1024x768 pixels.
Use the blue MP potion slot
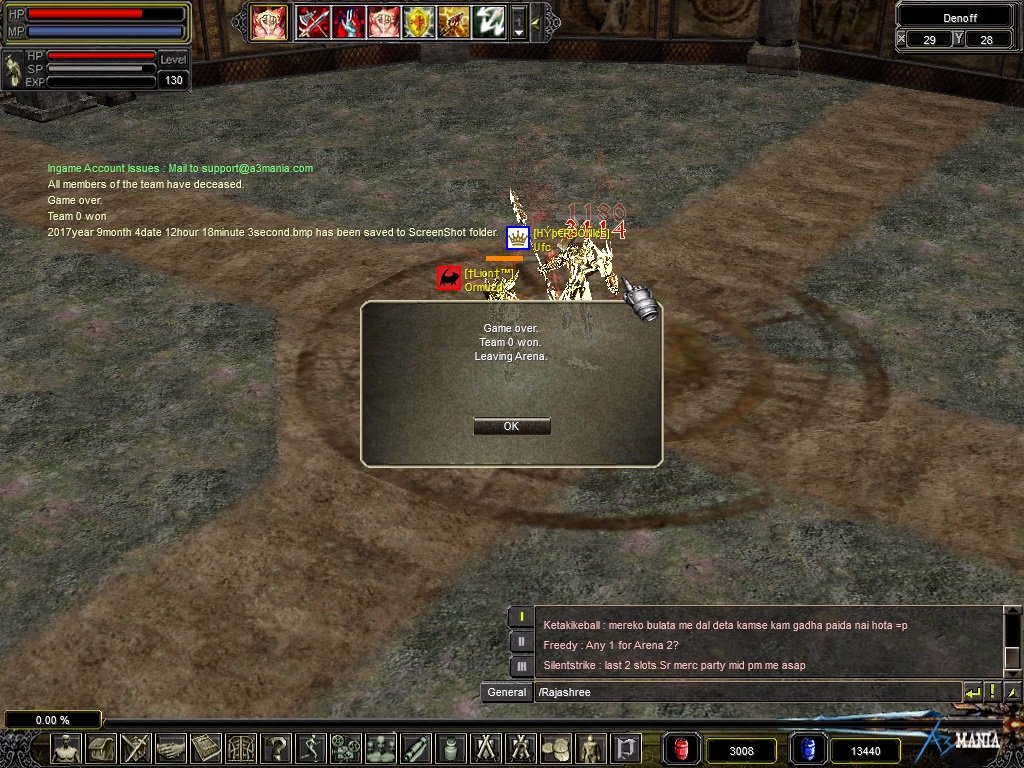(x=806, y=749)
